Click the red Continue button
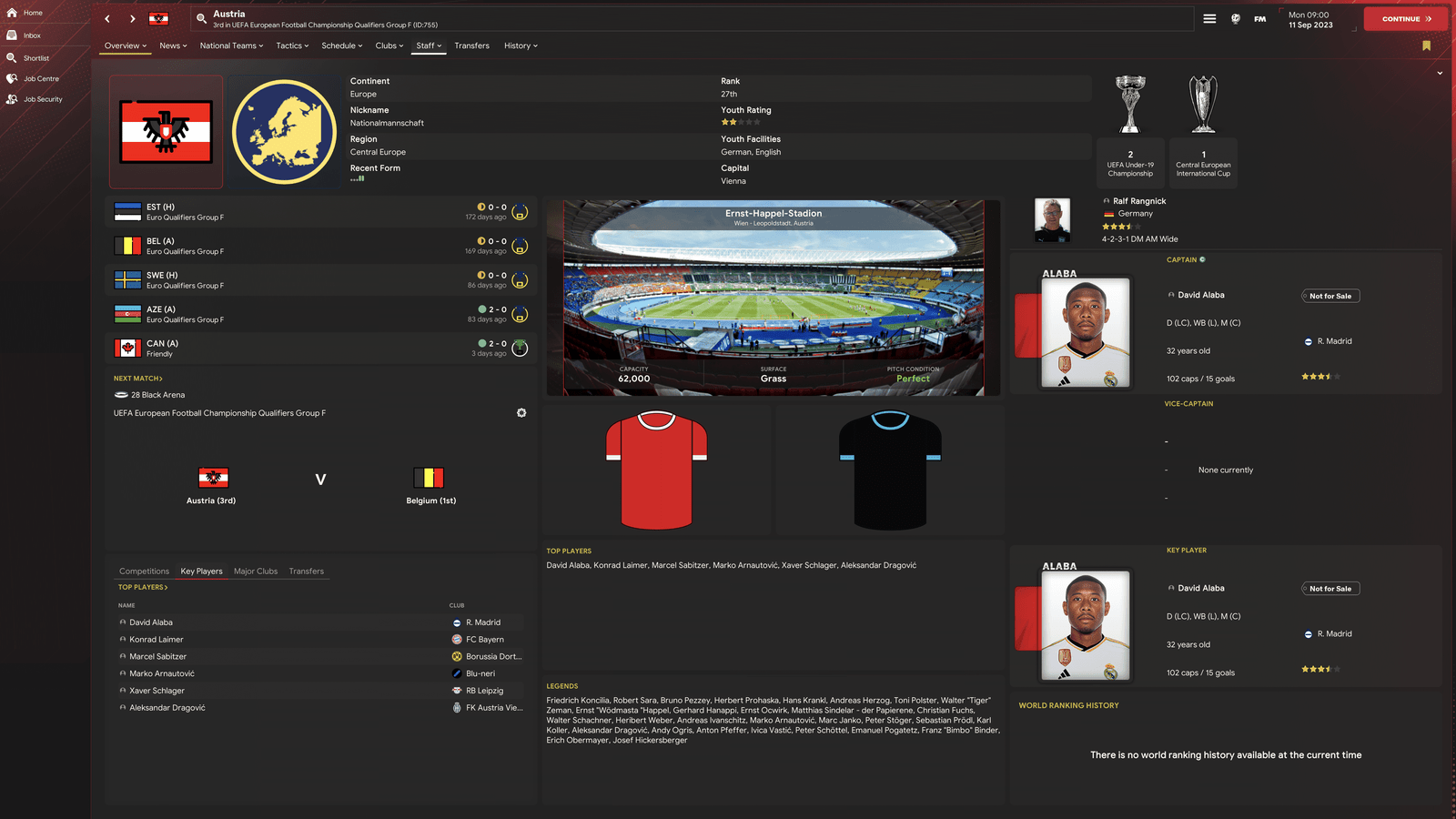Image resolution: width=1456 pixels, height=819 pixels. 1405,19
